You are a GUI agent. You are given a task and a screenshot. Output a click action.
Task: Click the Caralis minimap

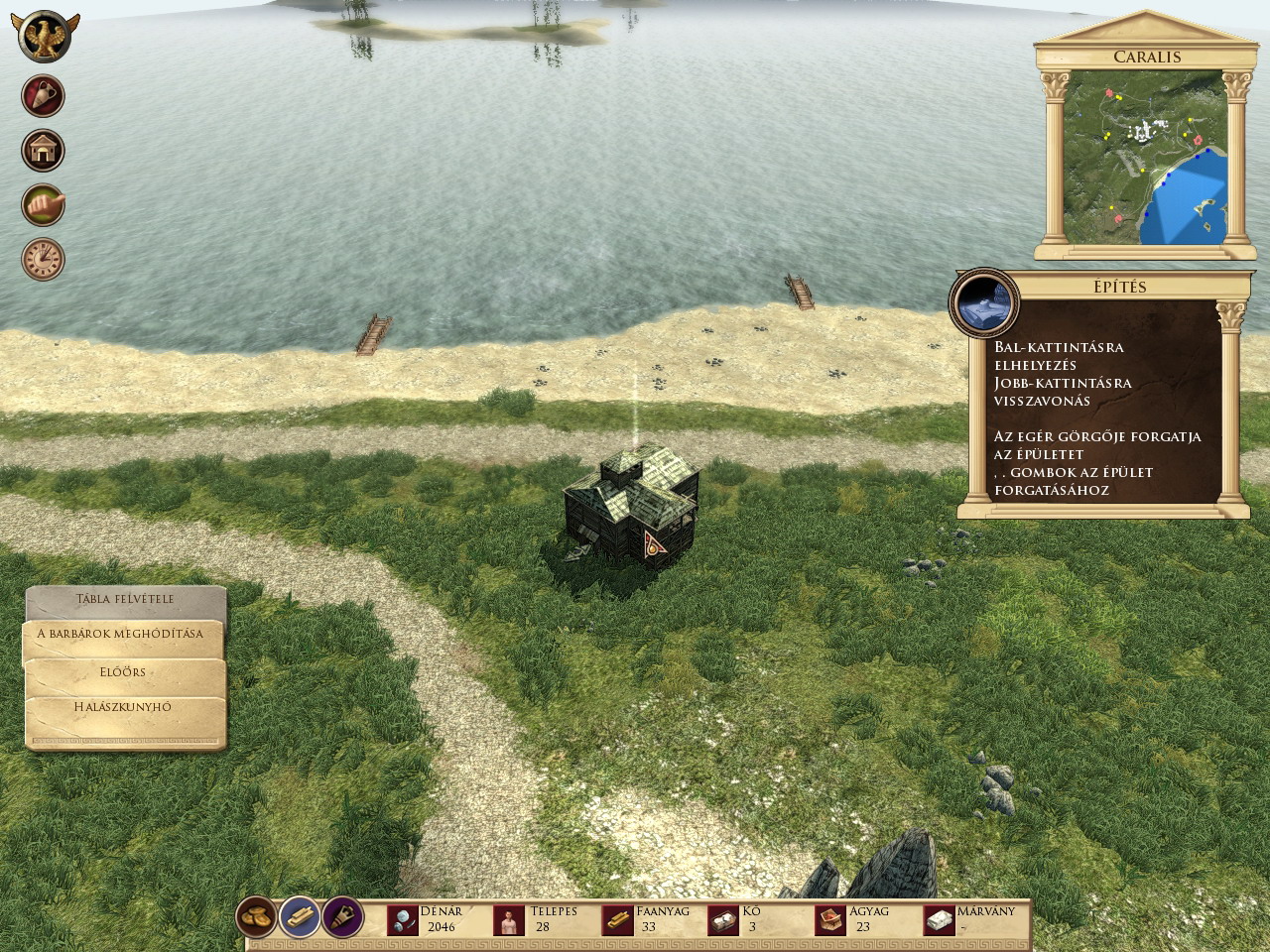[1144, 159]
